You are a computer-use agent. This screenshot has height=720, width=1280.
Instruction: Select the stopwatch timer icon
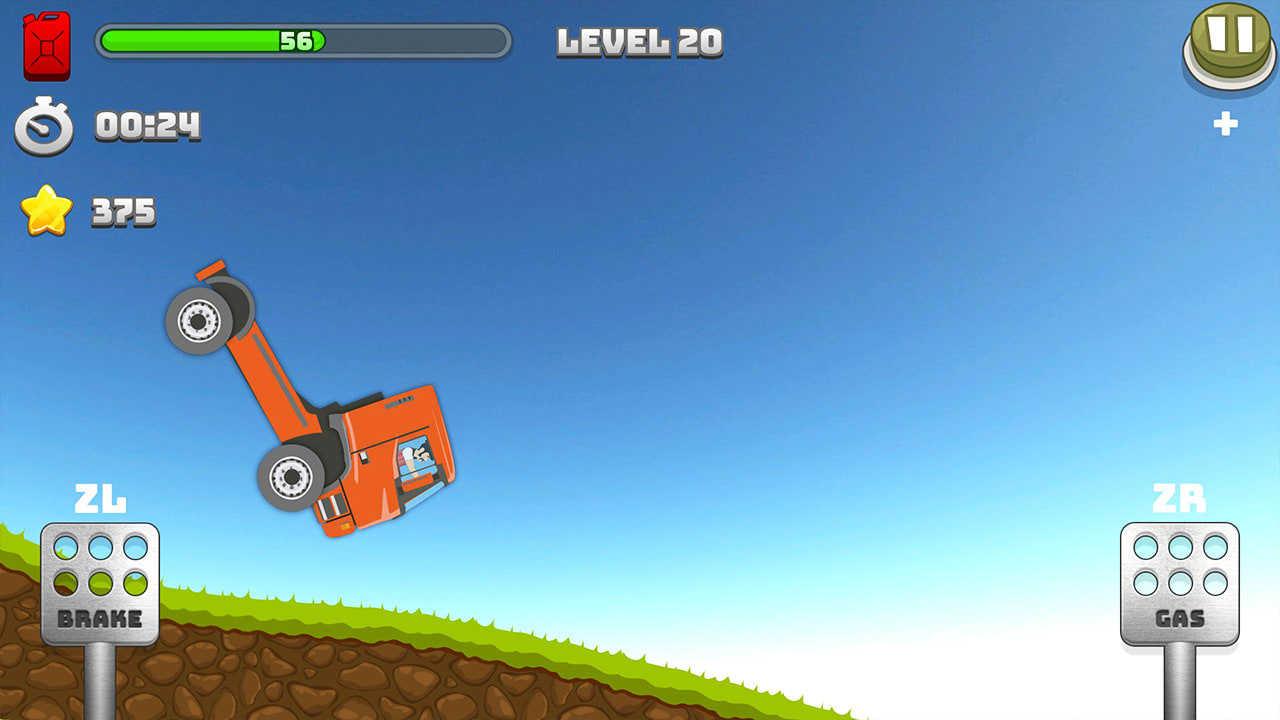tap(42, 127)
